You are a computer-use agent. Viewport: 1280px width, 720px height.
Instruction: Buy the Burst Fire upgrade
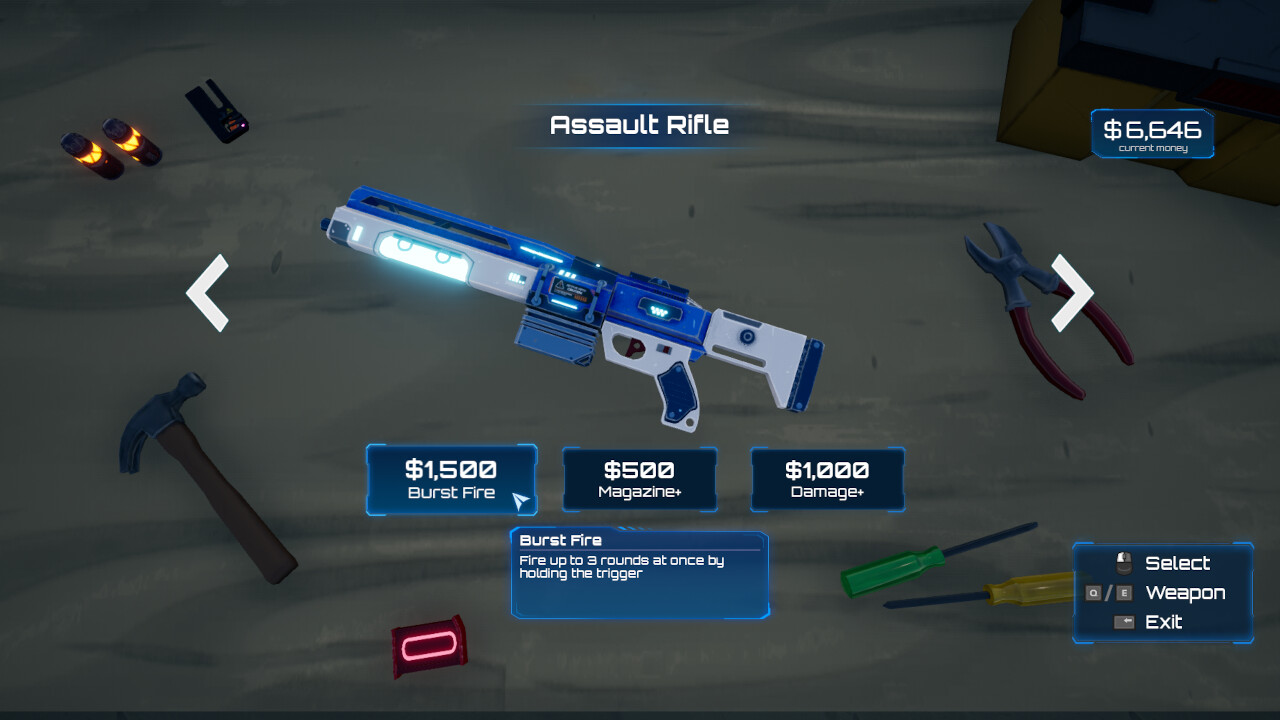coord(451,479)
